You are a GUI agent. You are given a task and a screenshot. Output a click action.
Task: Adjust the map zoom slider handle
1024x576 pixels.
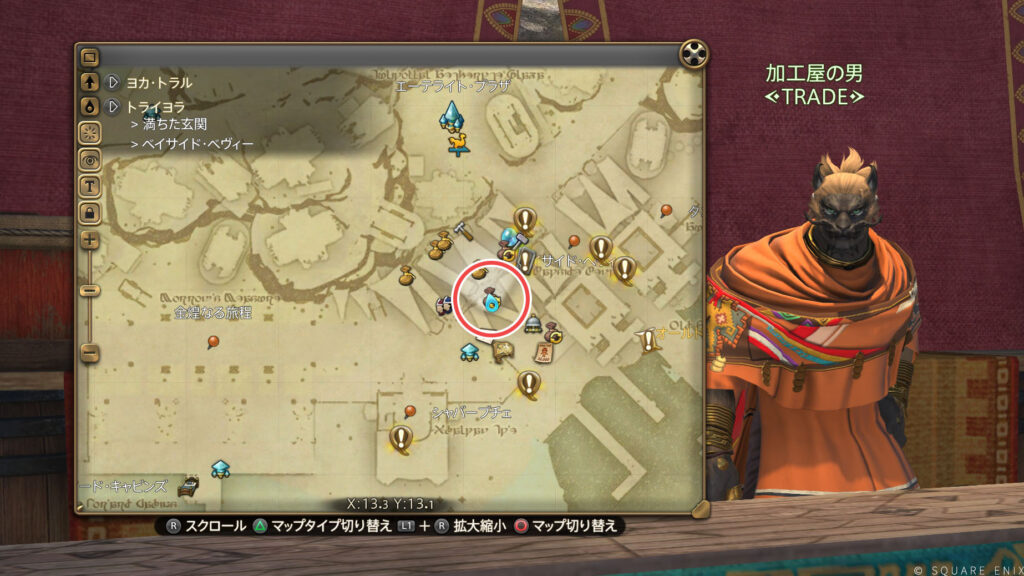click(90, 290)
